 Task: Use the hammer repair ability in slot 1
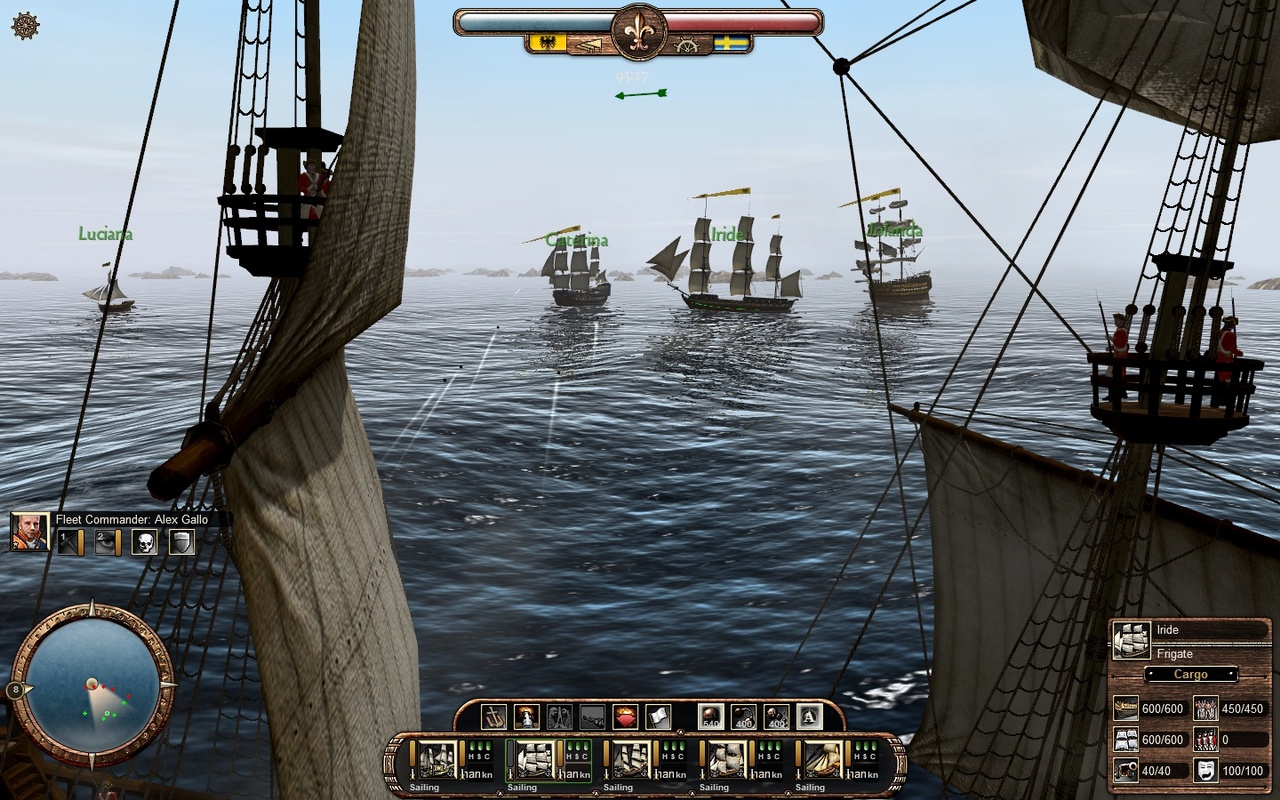tap(69, 542)
